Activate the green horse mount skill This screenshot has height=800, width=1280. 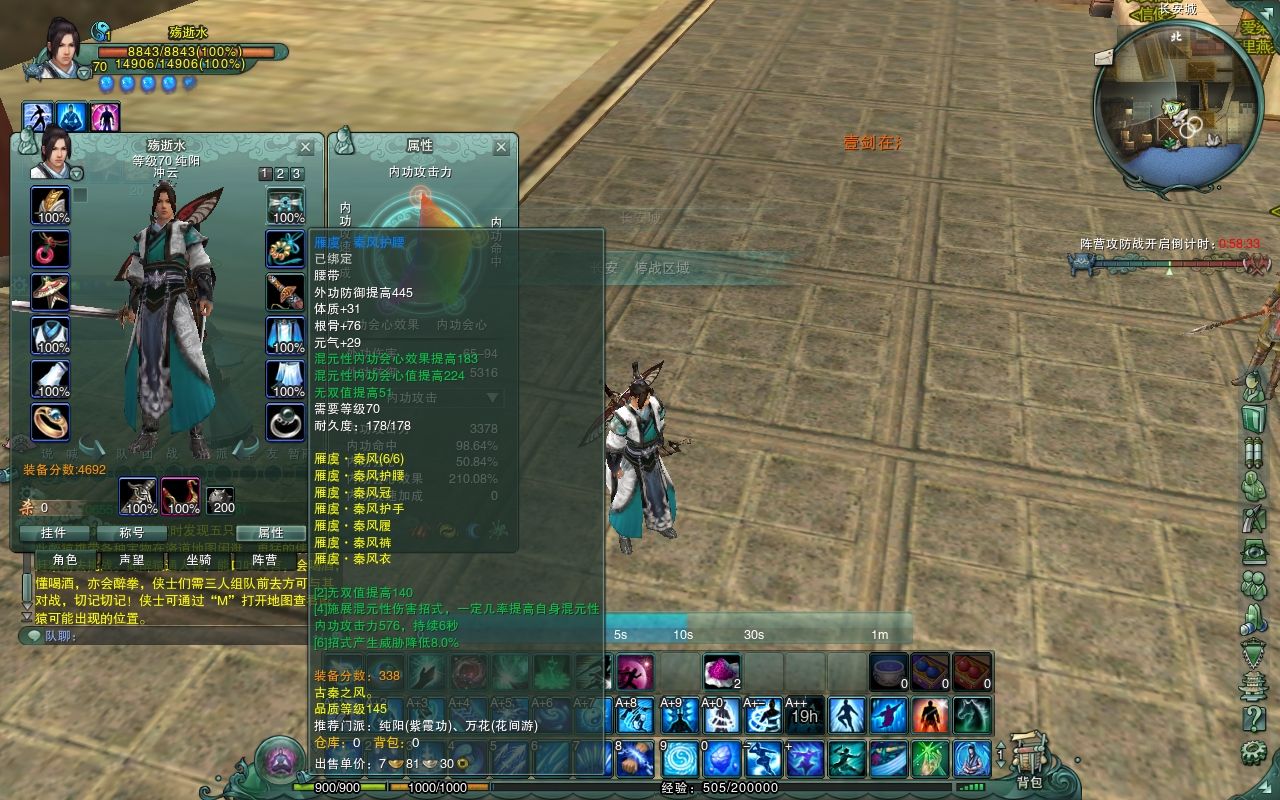(972, 716)
